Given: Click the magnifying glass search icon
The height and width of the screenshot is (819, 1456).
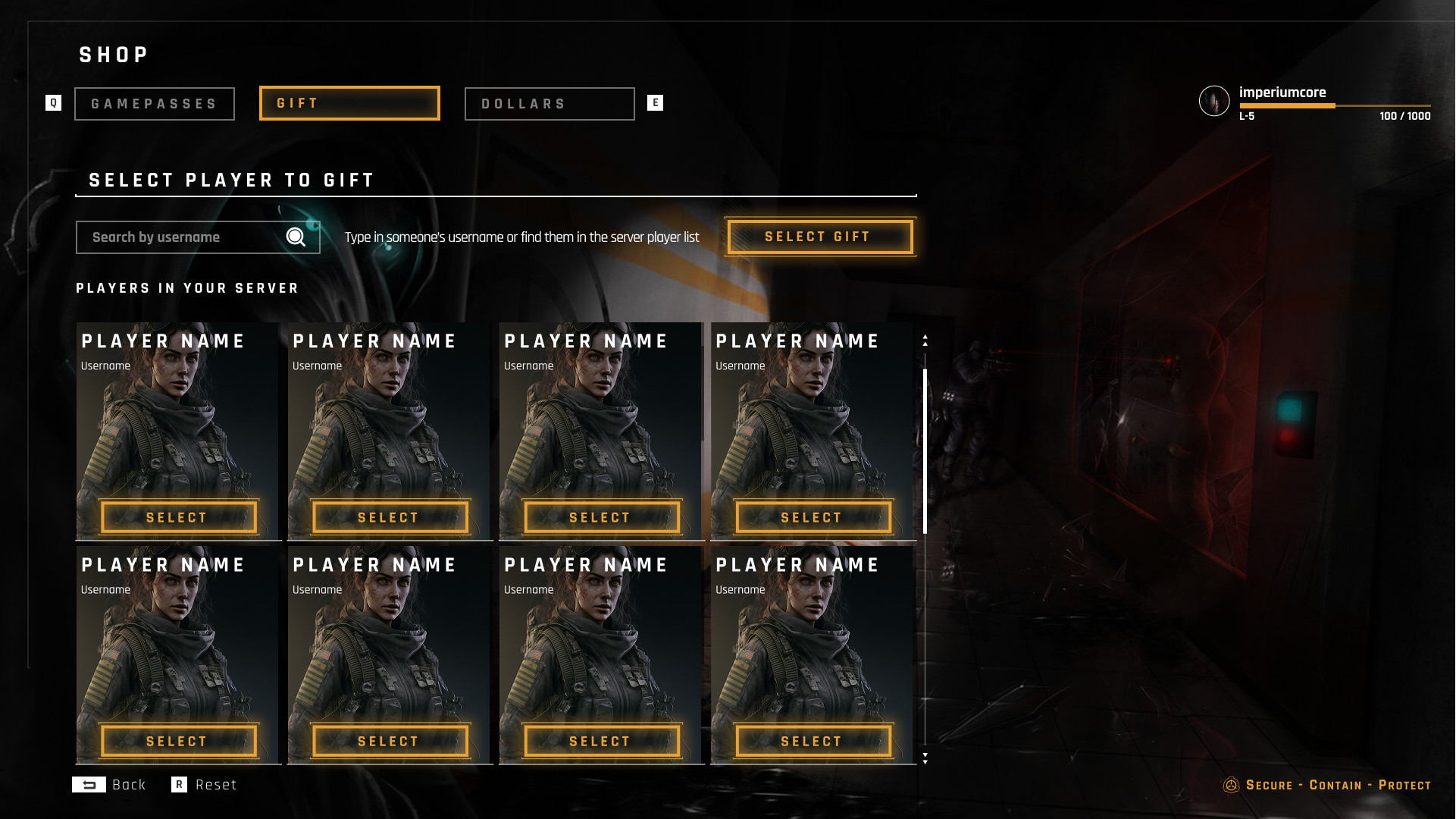Looking at the screenshot, I should pyautogui.click(x=296, y=237).
